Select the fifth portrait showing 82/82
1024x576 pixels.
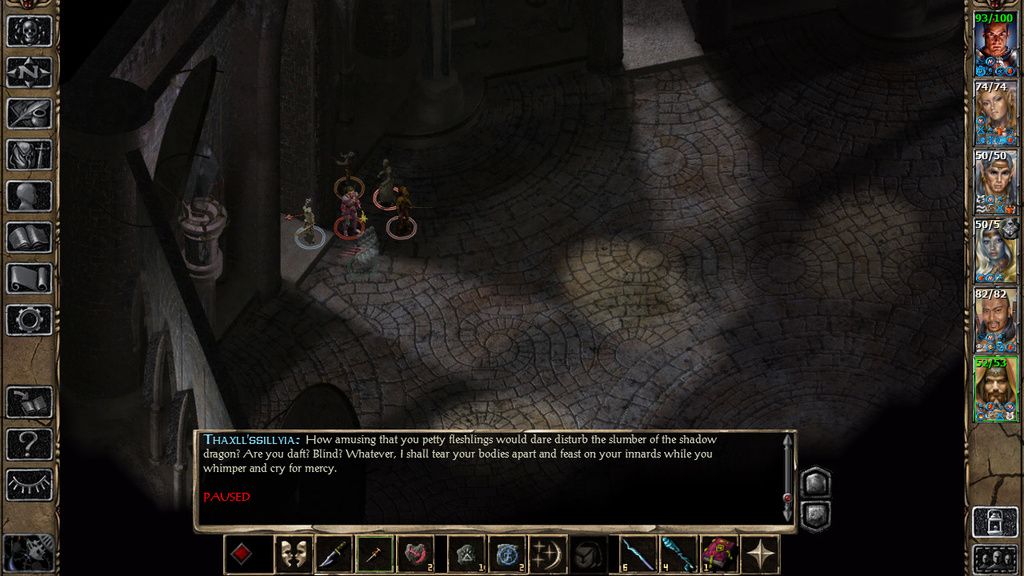[x=995, y=319]
